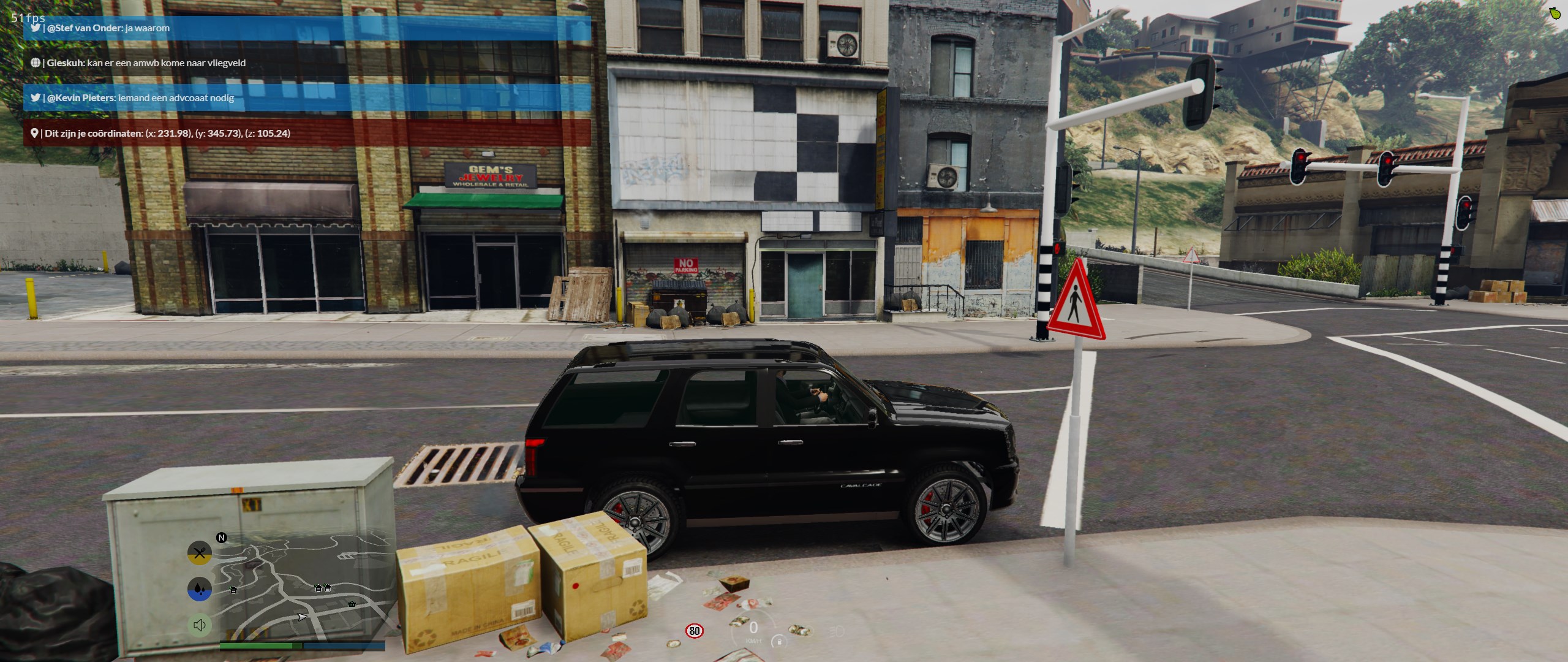Click the fork and knife hunger icon
Screen dimensions: 1568x662
(x=199, y=554)
